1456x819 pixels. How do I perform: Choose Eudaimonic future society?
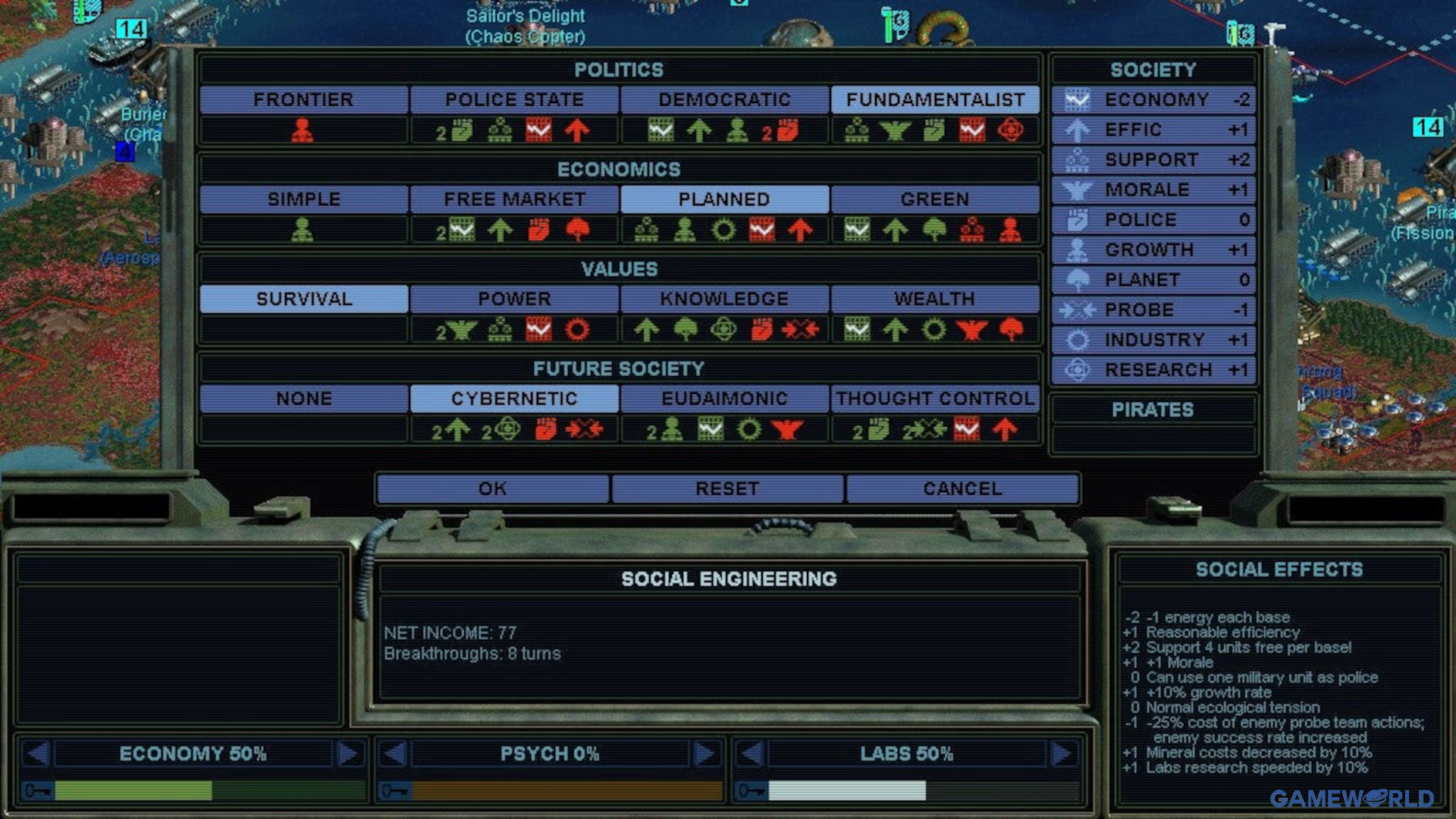coord(724,399)
